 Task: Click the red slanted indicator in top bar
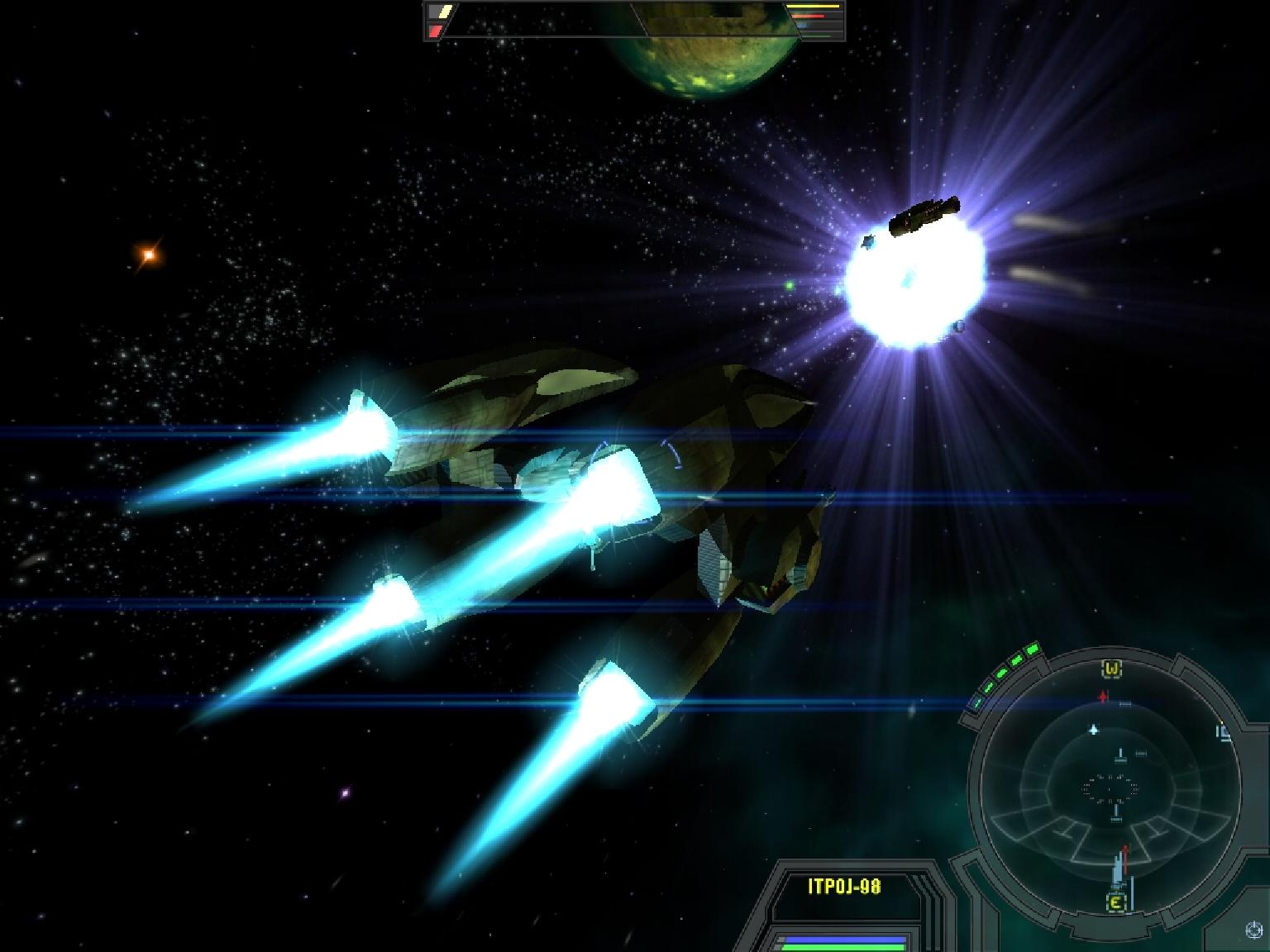(435, 31)
